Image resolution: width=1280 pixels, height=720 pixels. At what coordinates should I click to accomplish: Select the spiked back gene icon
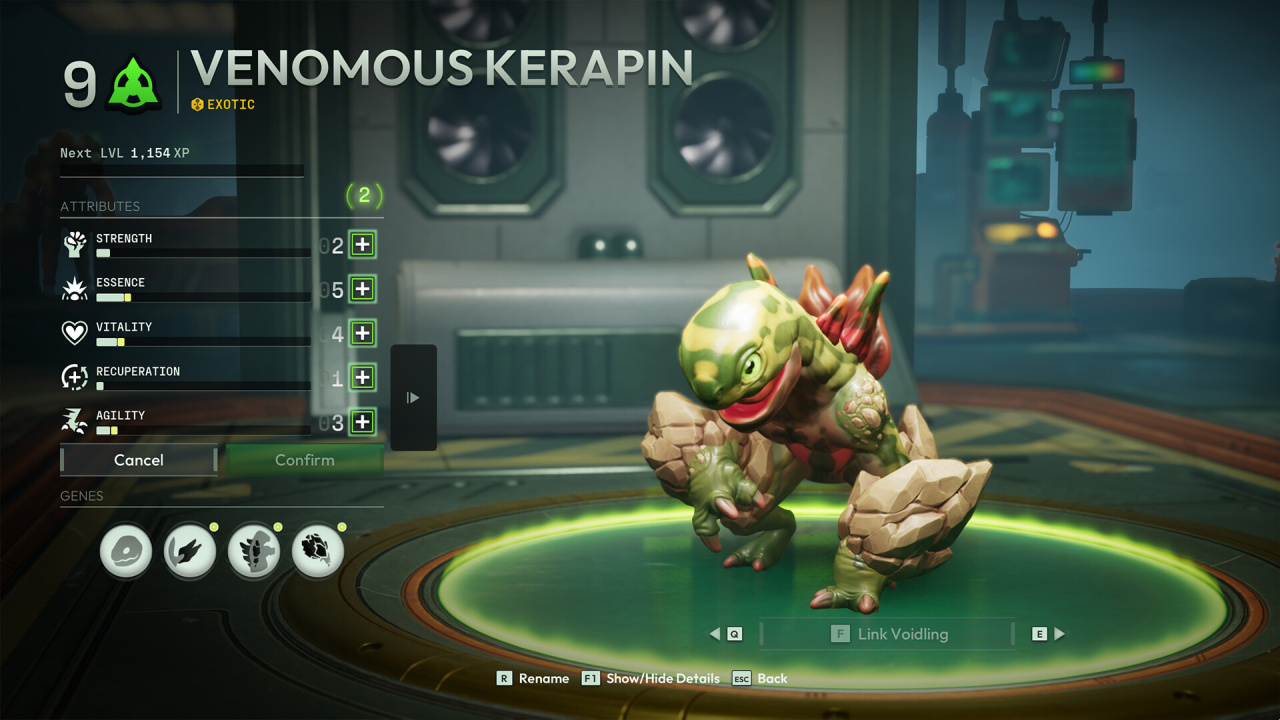click(x=254, y=551)
